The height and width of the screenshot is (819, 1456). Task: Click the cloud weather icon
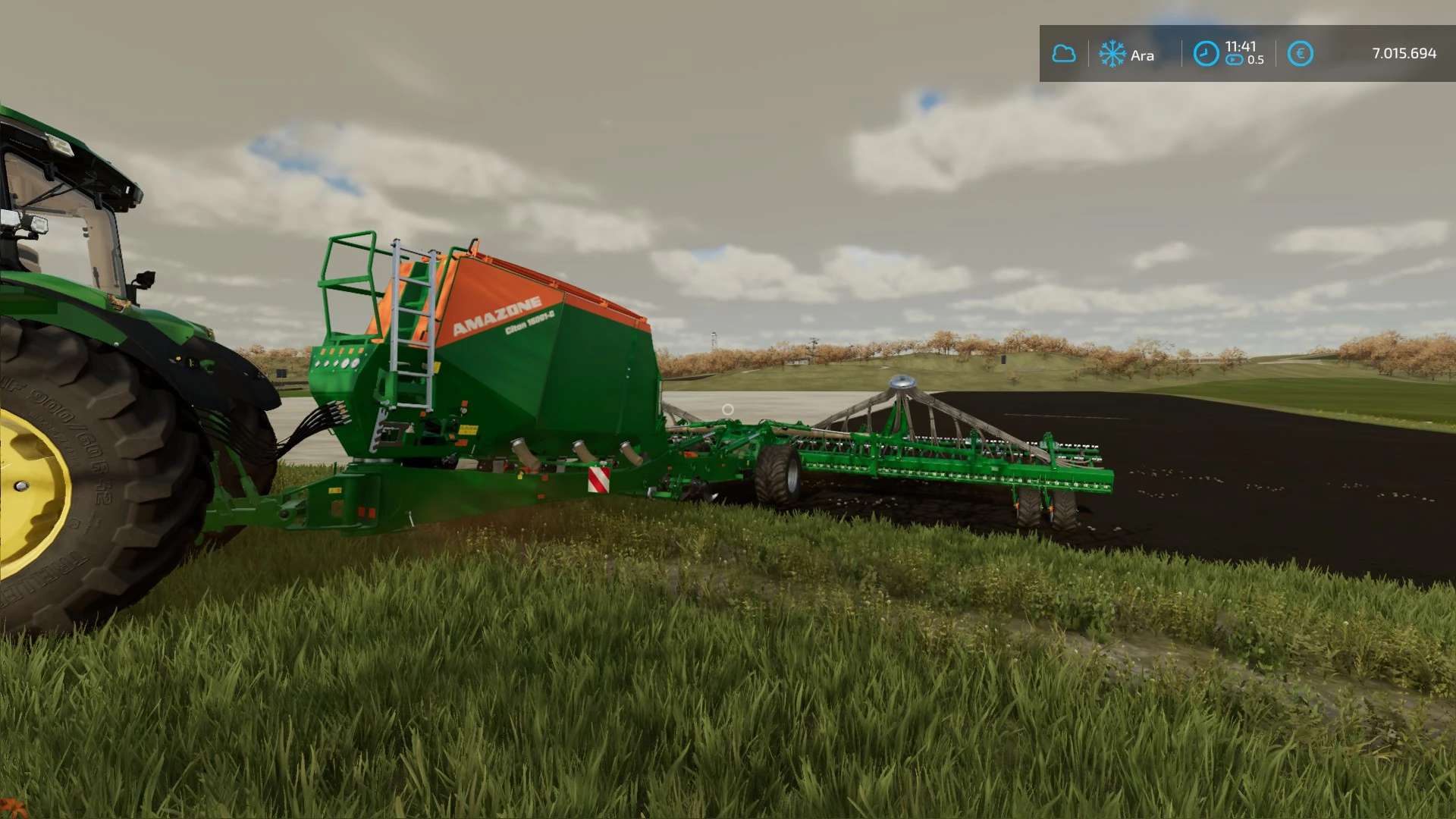[x=1064, y=54]
